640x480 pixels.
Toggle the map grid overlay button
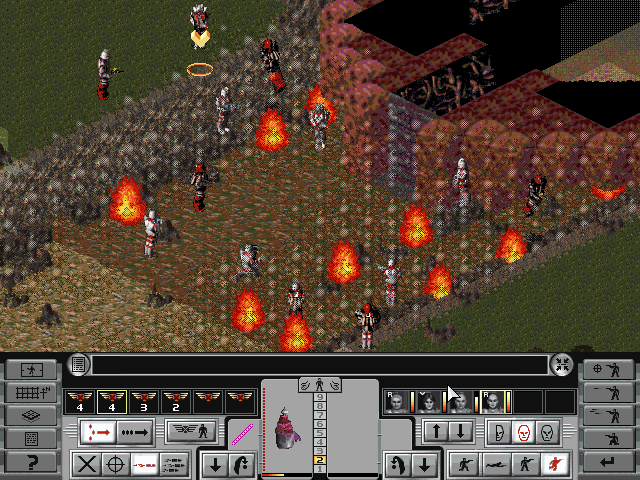point(31,393)
